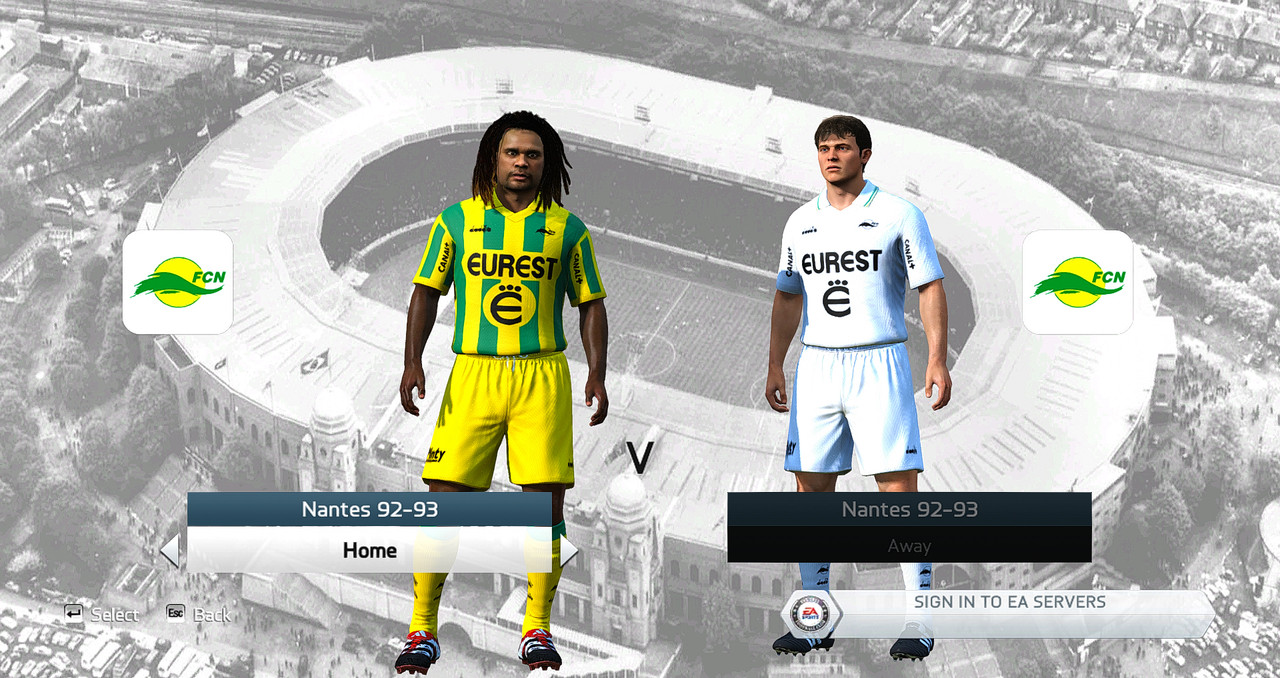
Task: Click the left-side FCN team crest
Action: click(x=178, y=282)
